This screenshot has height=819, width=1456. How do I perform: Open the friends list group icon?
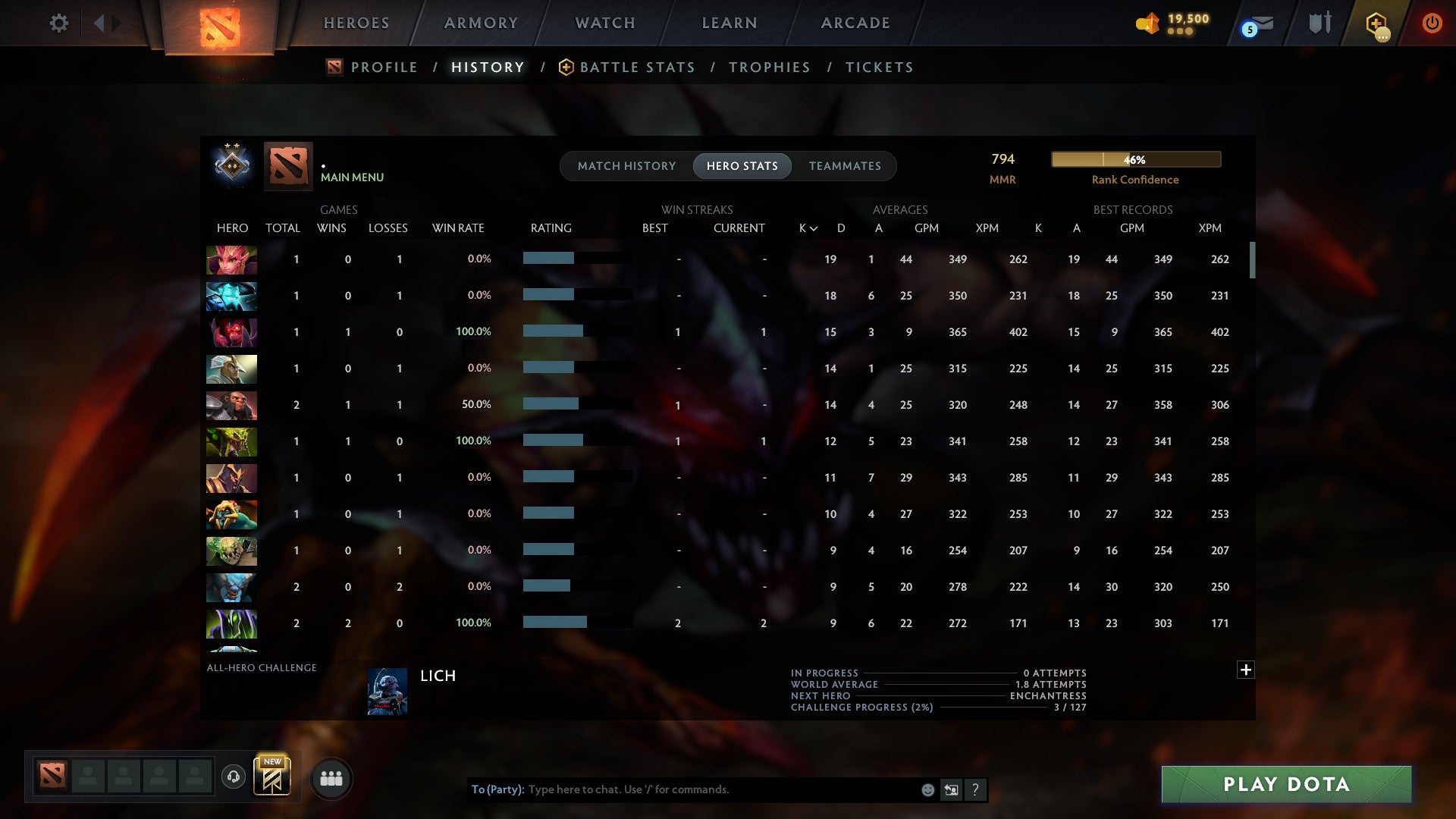tap(331, 777)
